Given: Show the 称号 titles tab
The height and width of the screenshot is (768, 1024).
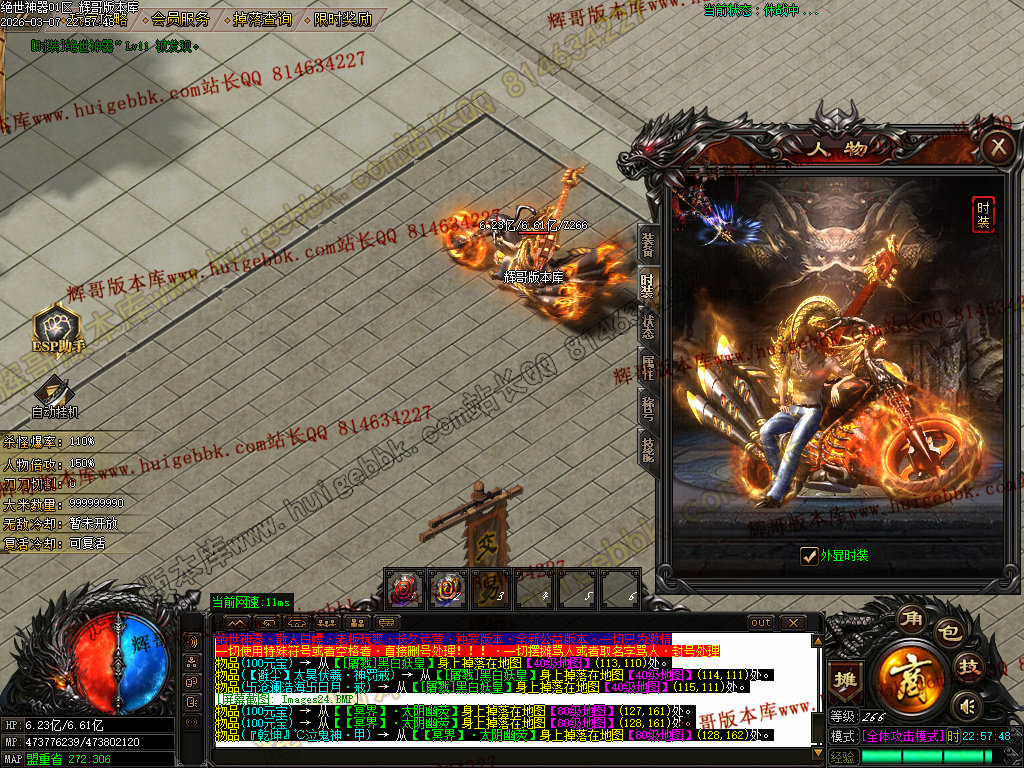Looking at the screenshot, I should pyautogui.click(x=648, y=408).
